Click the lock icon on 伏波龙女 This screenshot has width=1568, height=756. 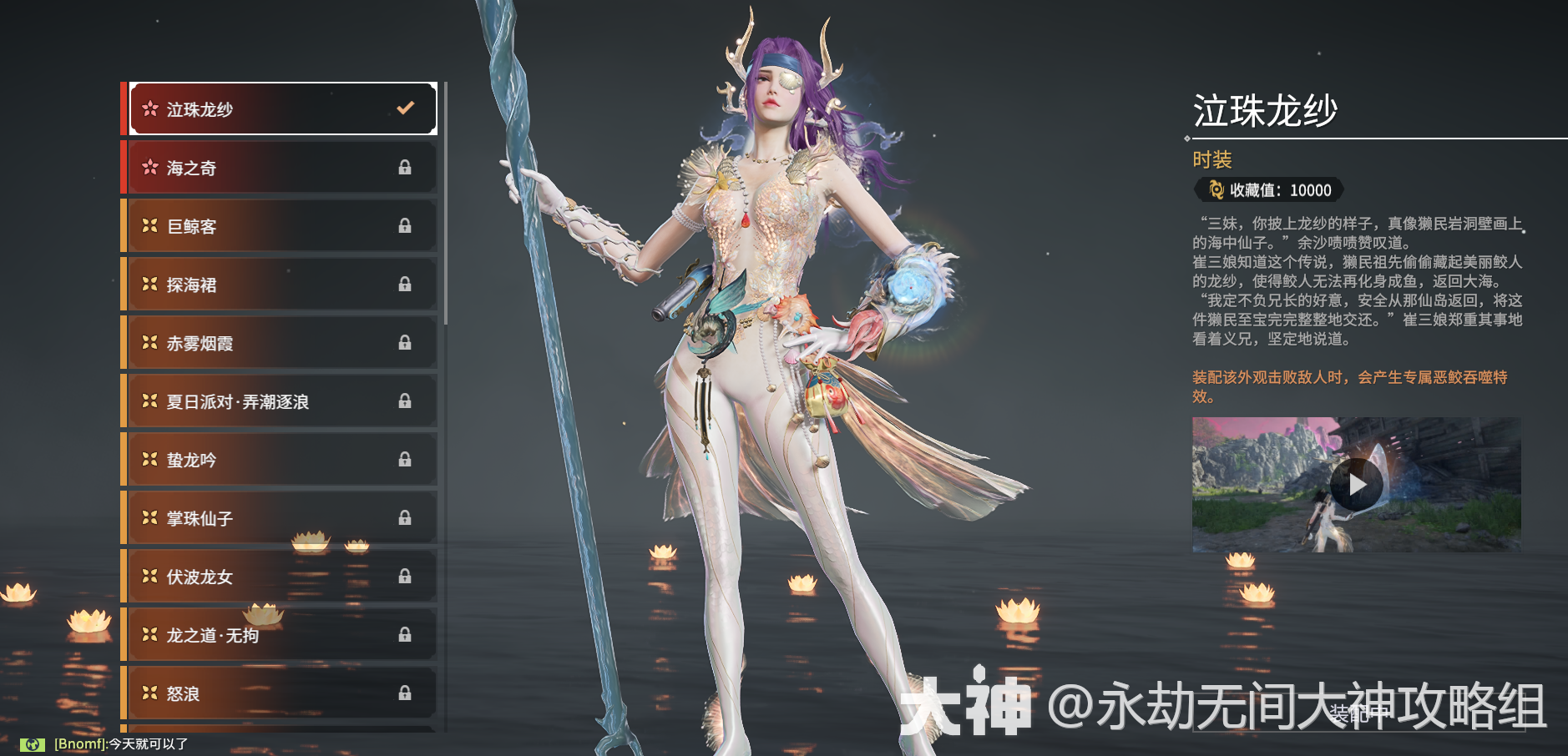click(x=407, y=577)
